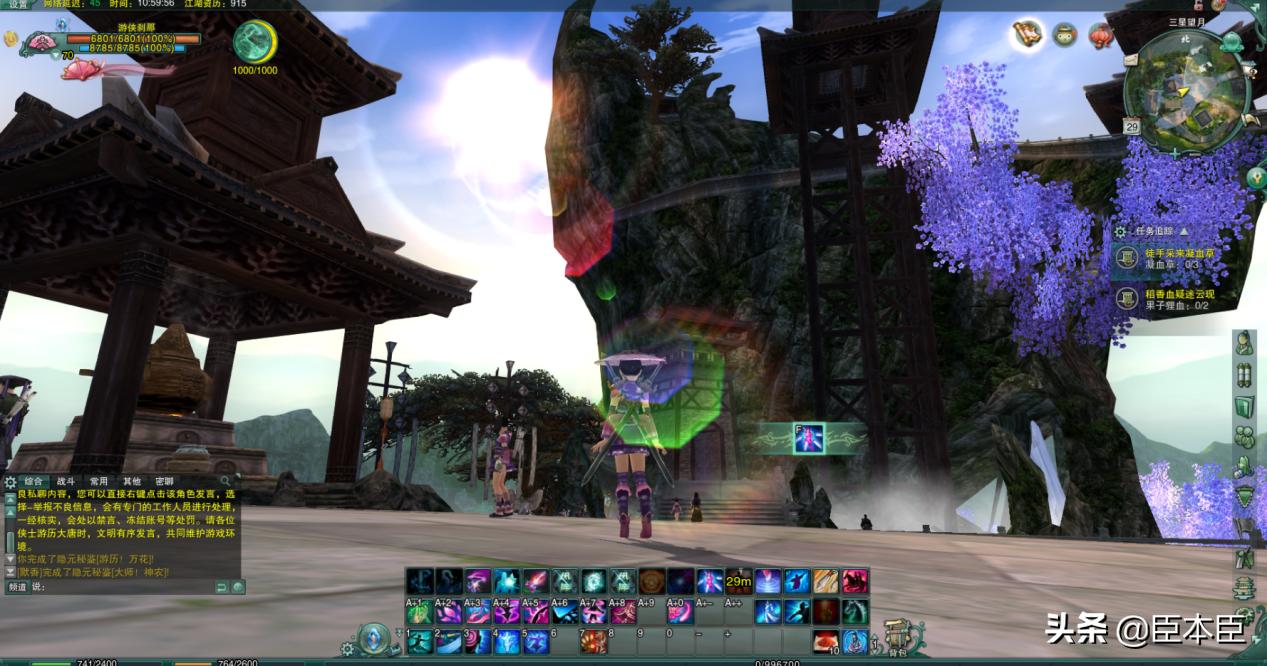
Task: Select the 常用 chat tab
Action: 99,482
